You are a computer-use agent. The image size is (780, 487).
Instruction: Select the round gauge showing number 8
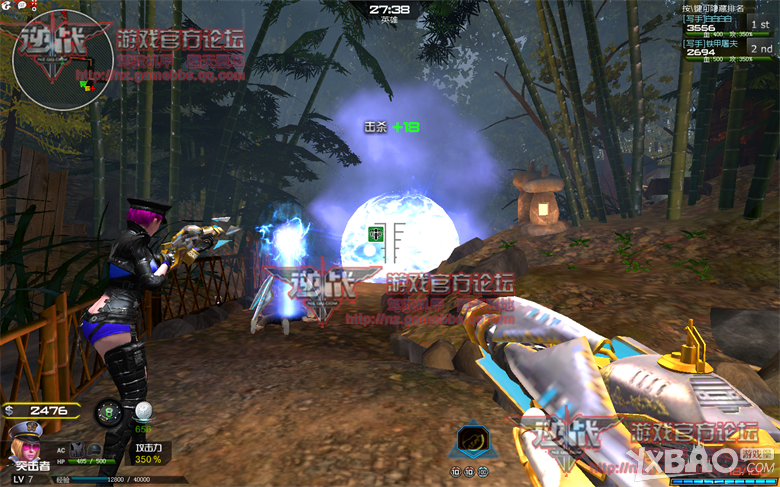point(109,412)
